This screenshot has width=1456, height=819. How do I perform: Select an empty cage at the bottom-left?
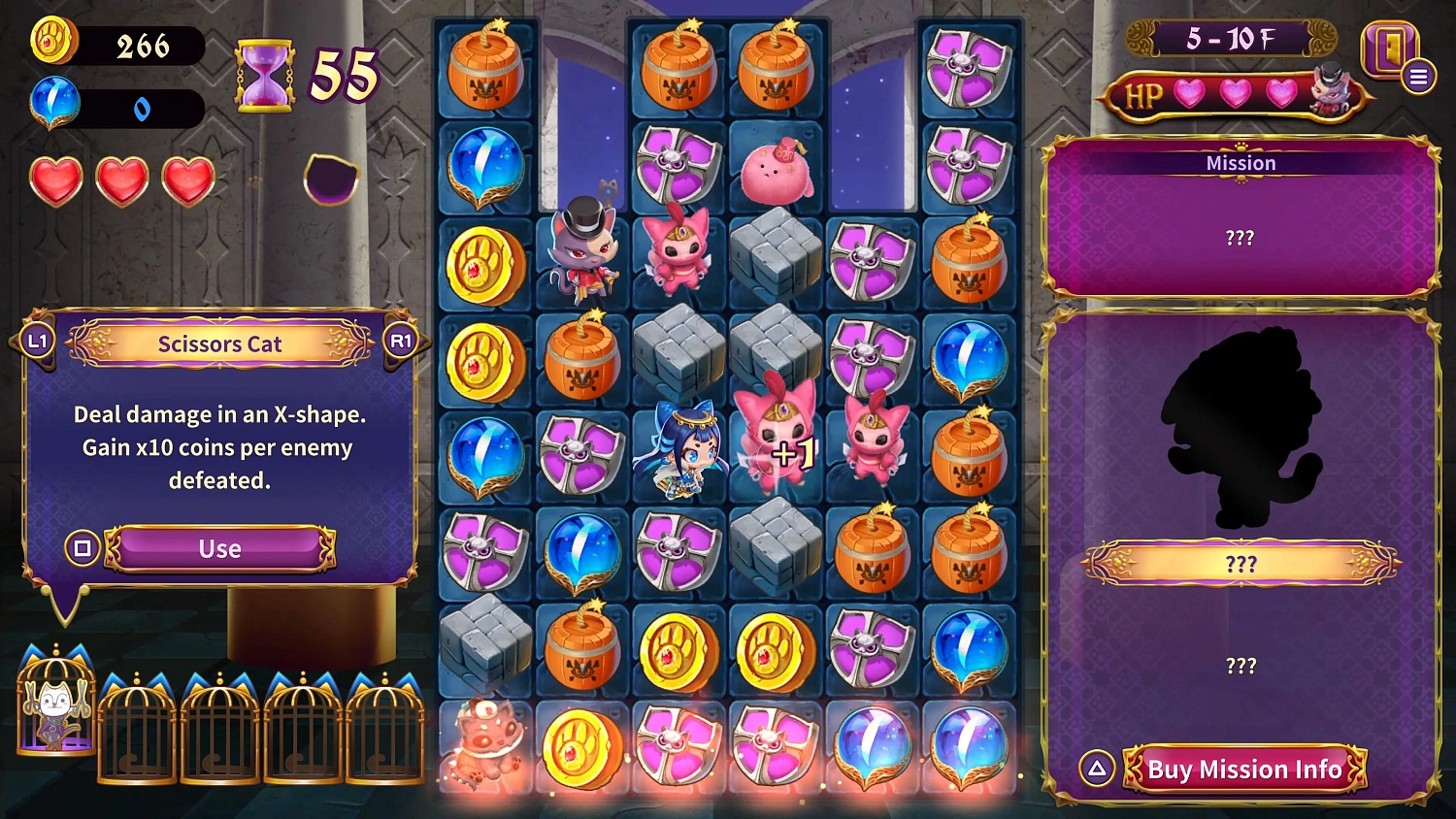click(x=135, y=737)
